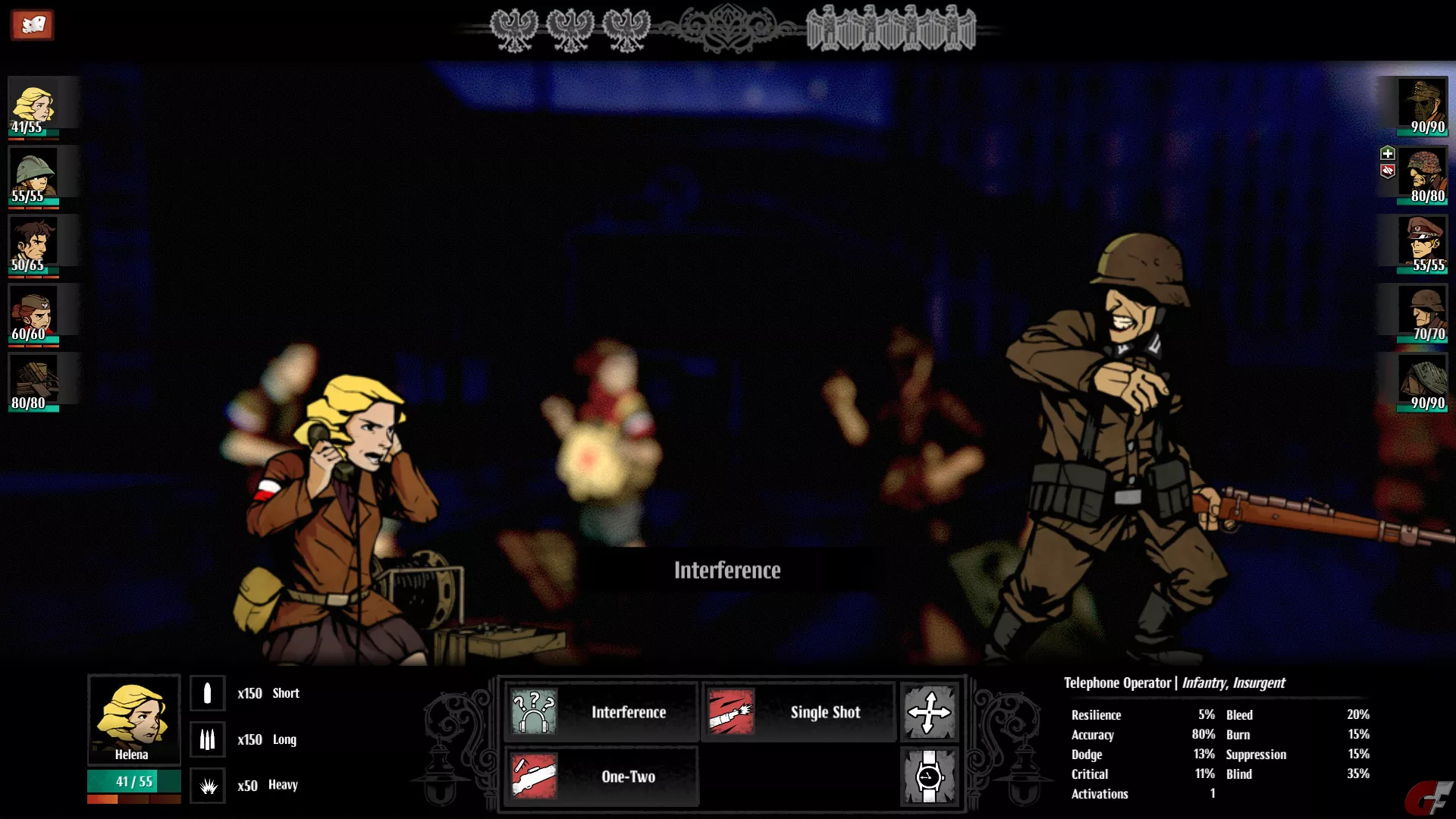The image size is (1456, 819).
Task: Click Helena's large portrait in bottom panel
Action: point(133,719)
